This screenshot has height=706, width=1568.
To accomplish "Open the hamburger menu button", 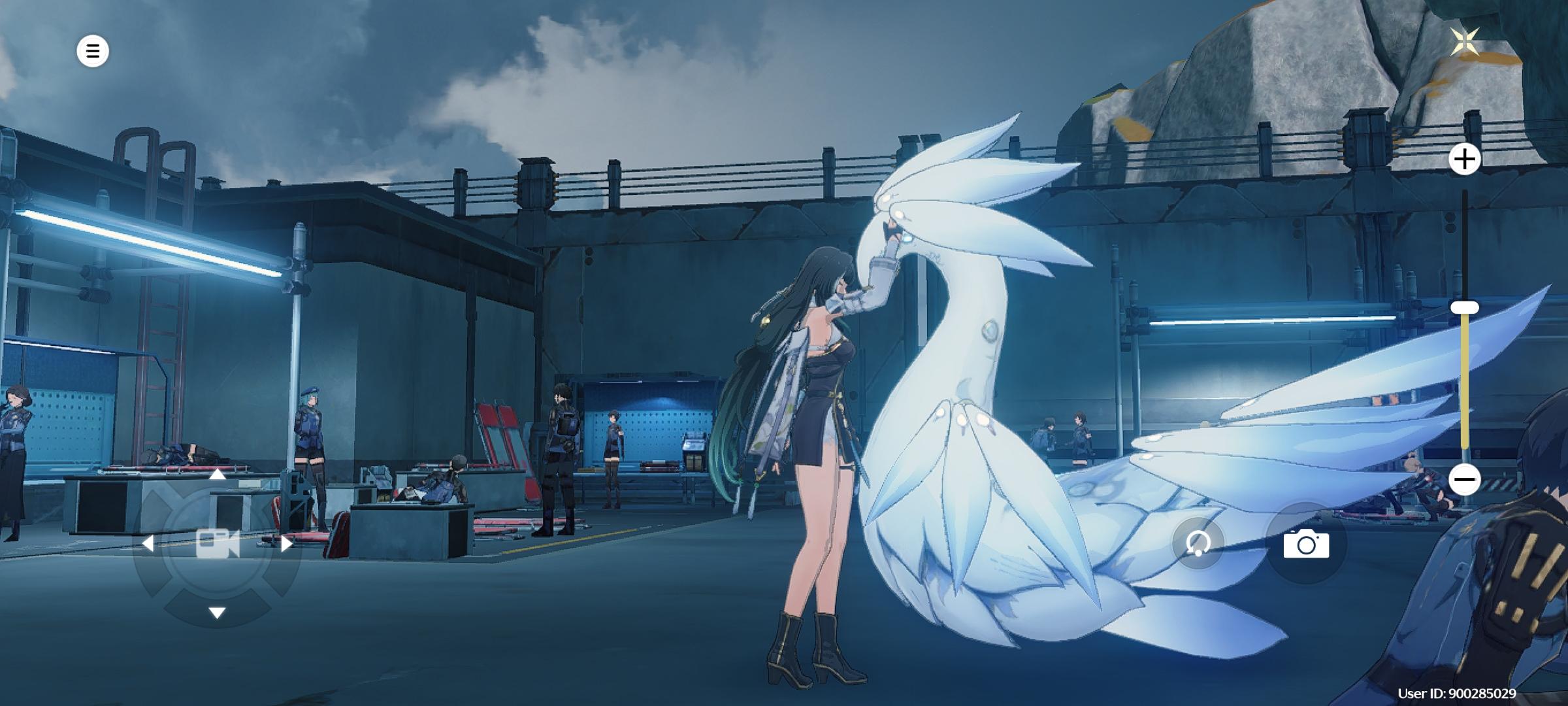I will 93,51.
